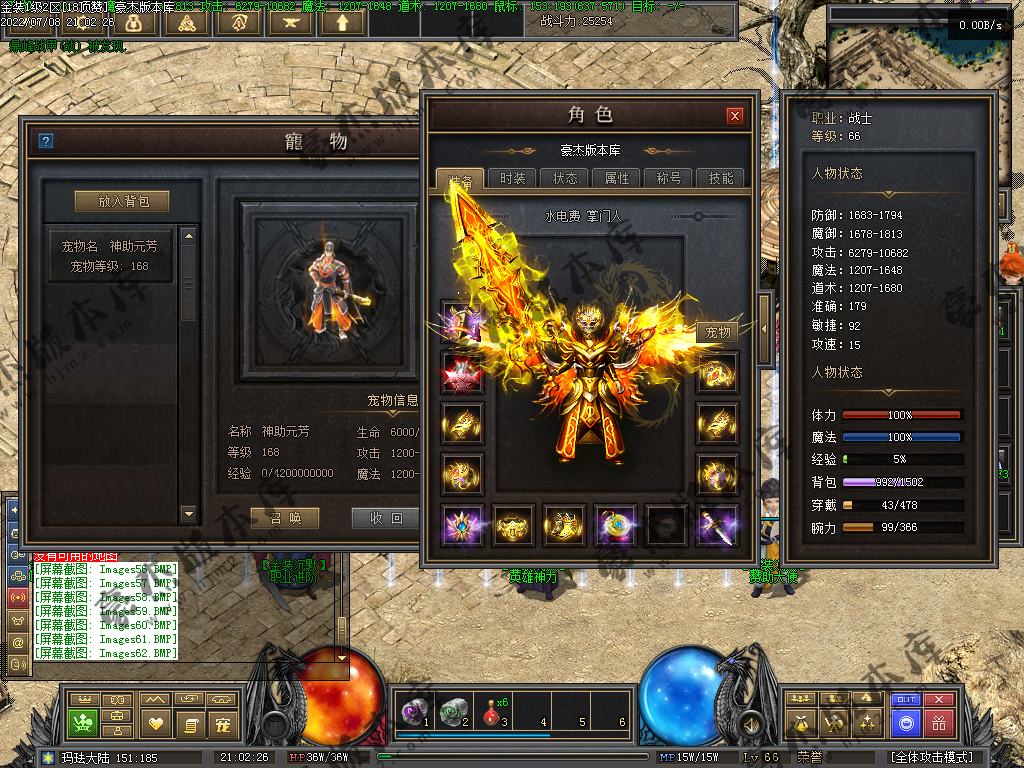Show the 称号 tab
The height and width of the screenshot is (768, 1024).
[x=669, y=178]
